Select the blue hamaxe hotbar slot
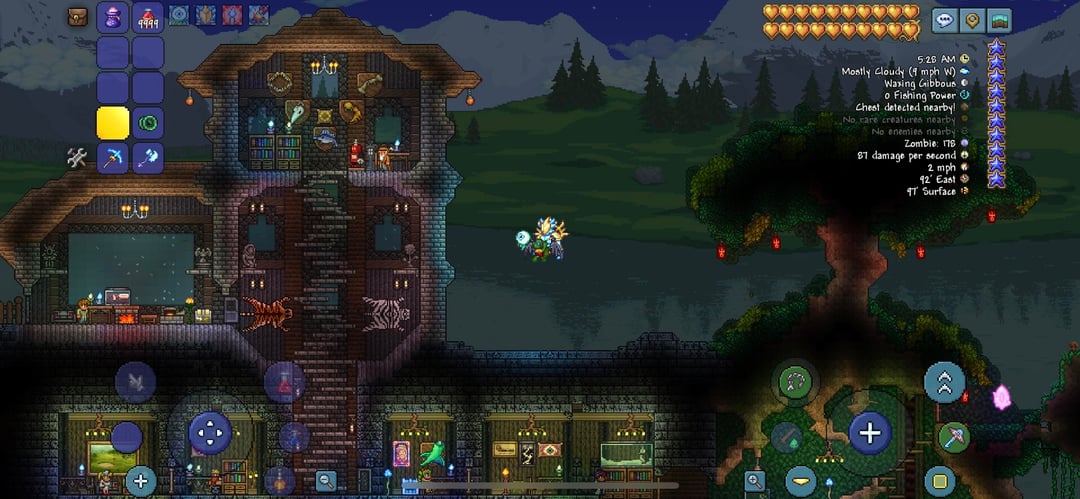Screen dimensions: 1080x499 tap(148, 158)
